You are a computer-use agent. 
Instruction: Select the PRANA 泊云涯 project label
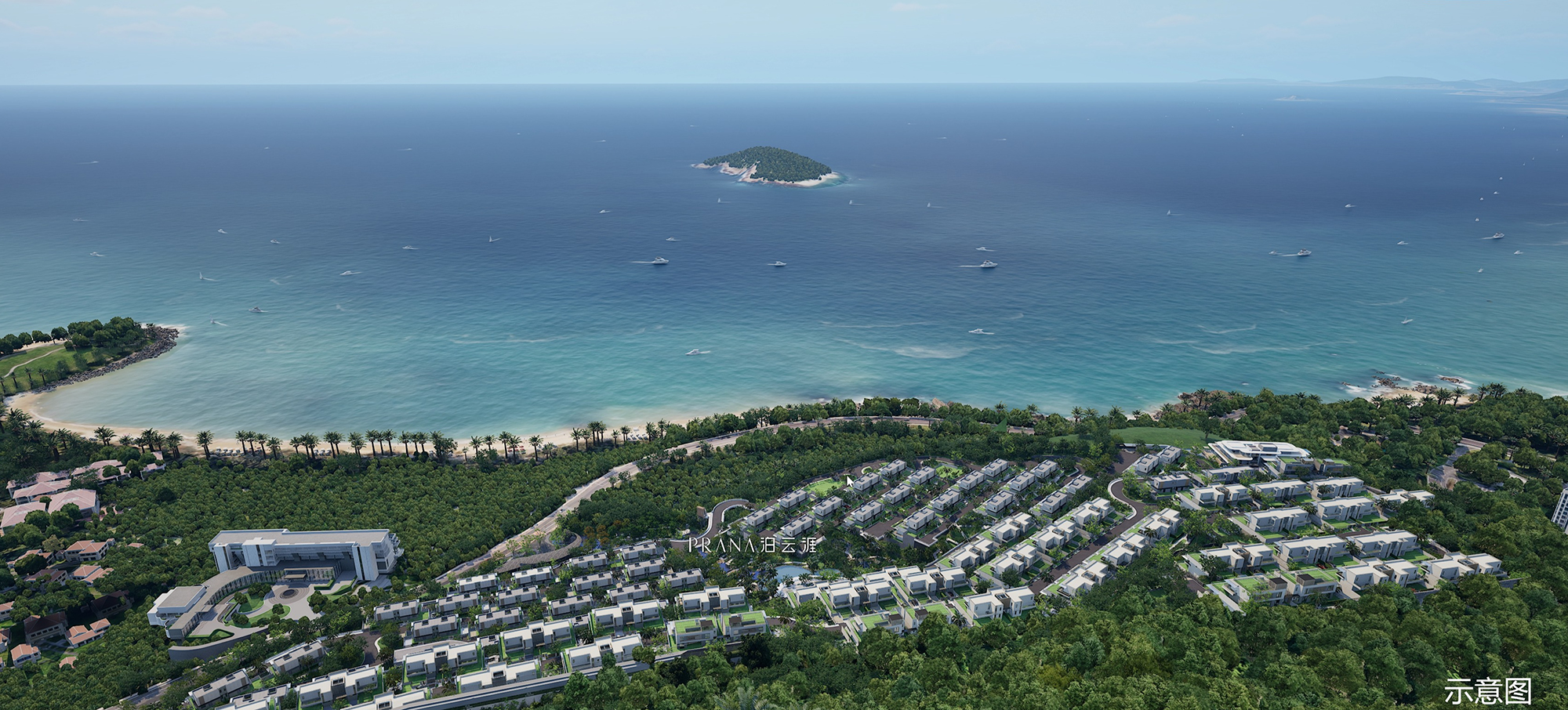click(x=752, y=545)
